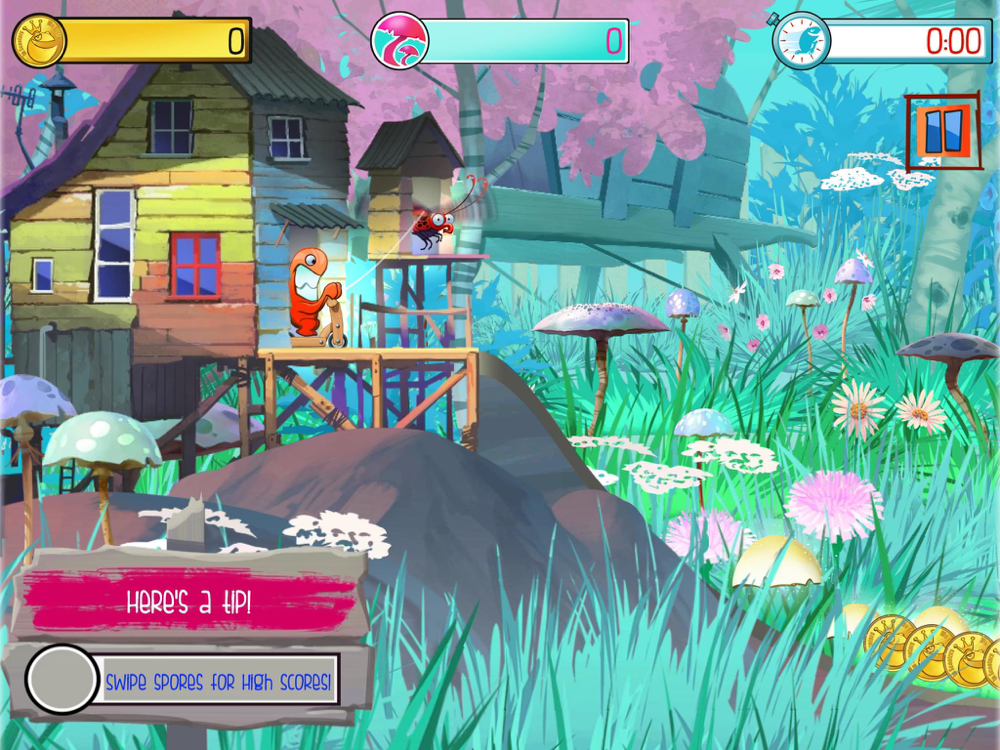Pause the game with the orange pause button
Viewport: 1000px width, 750px height.
pyautogui.click(x=942, y=130)
